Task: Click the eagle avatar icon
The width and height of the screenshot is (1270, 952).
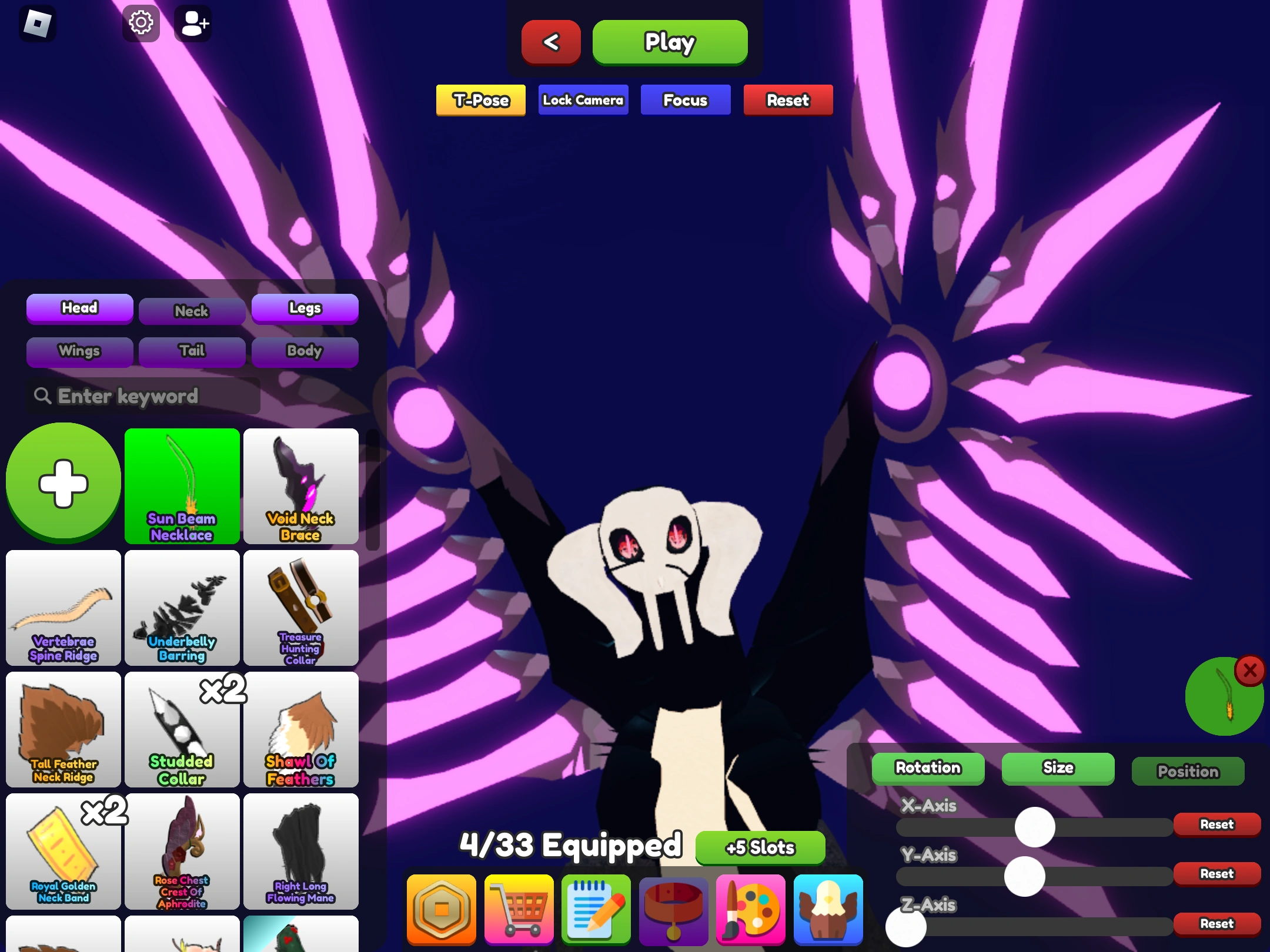Action: pos(828,910)
